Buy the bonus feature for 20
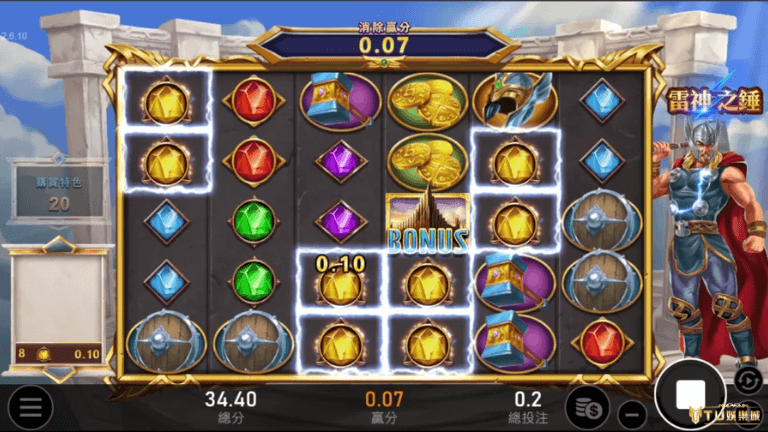Image resolution: width=768 pixels, height=432 pixels. coord(58,192)
